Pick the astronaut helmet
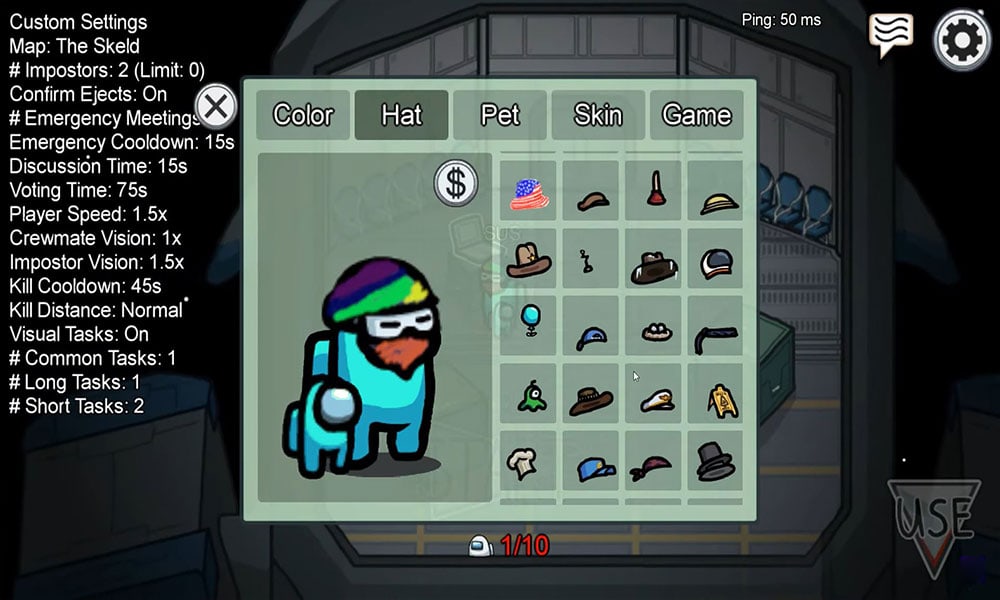The width and height of the screenshot is (1000, 600). click(x=716, y=262)
